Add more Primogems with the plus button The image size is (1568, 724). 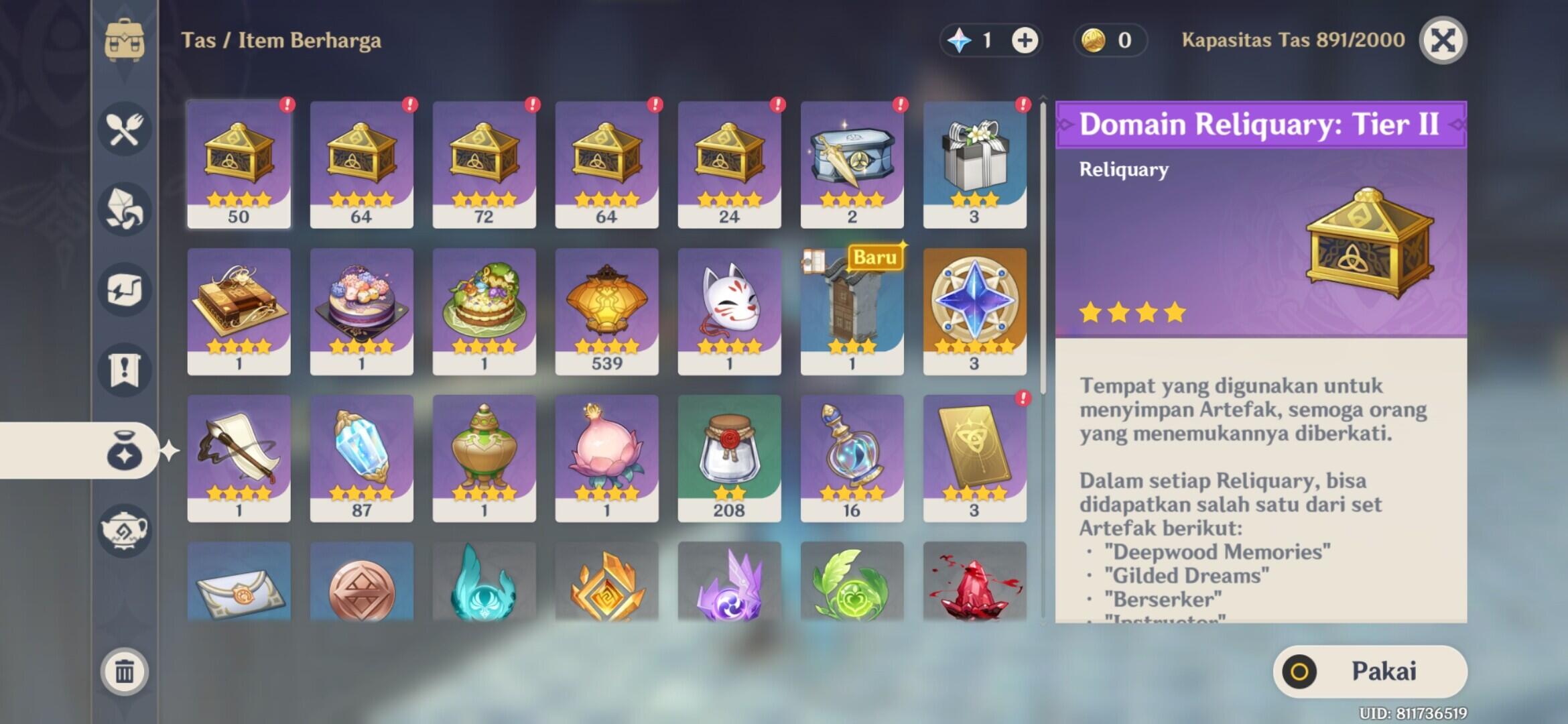pyautogui.click(x=1025, y=40)
